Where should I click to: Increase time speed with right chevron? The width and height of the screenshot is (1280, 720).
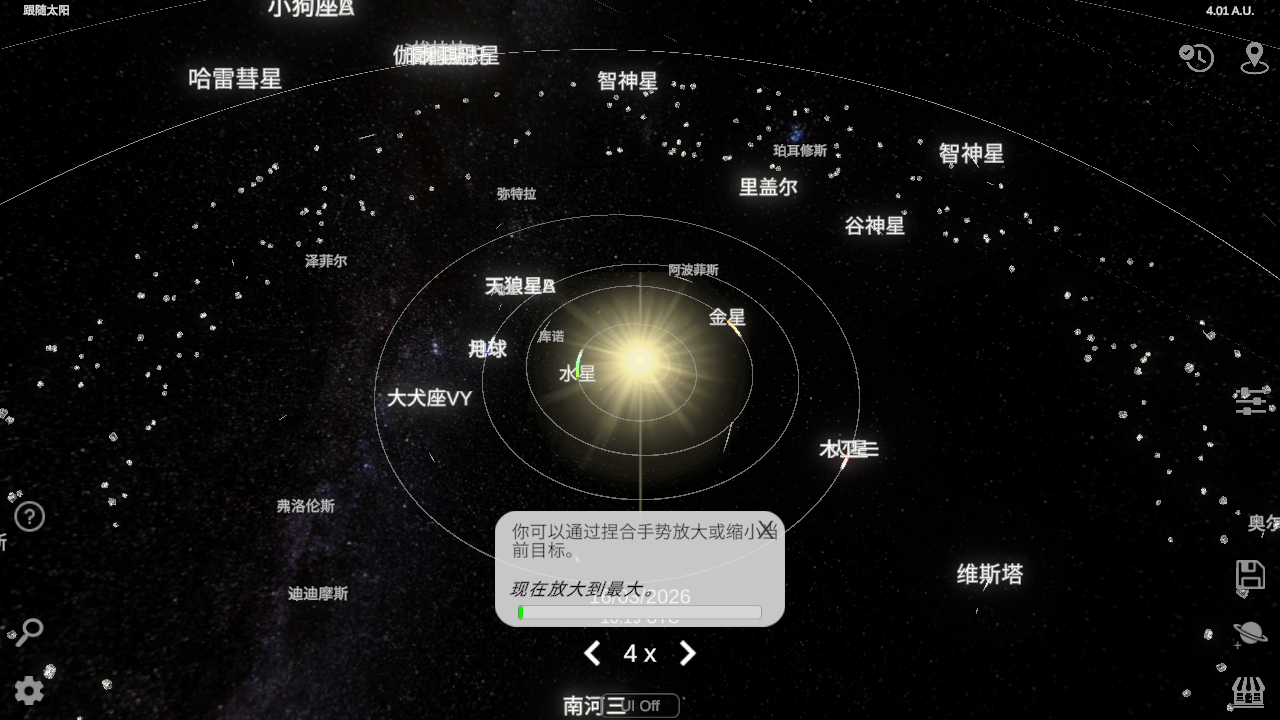[687, 653]
